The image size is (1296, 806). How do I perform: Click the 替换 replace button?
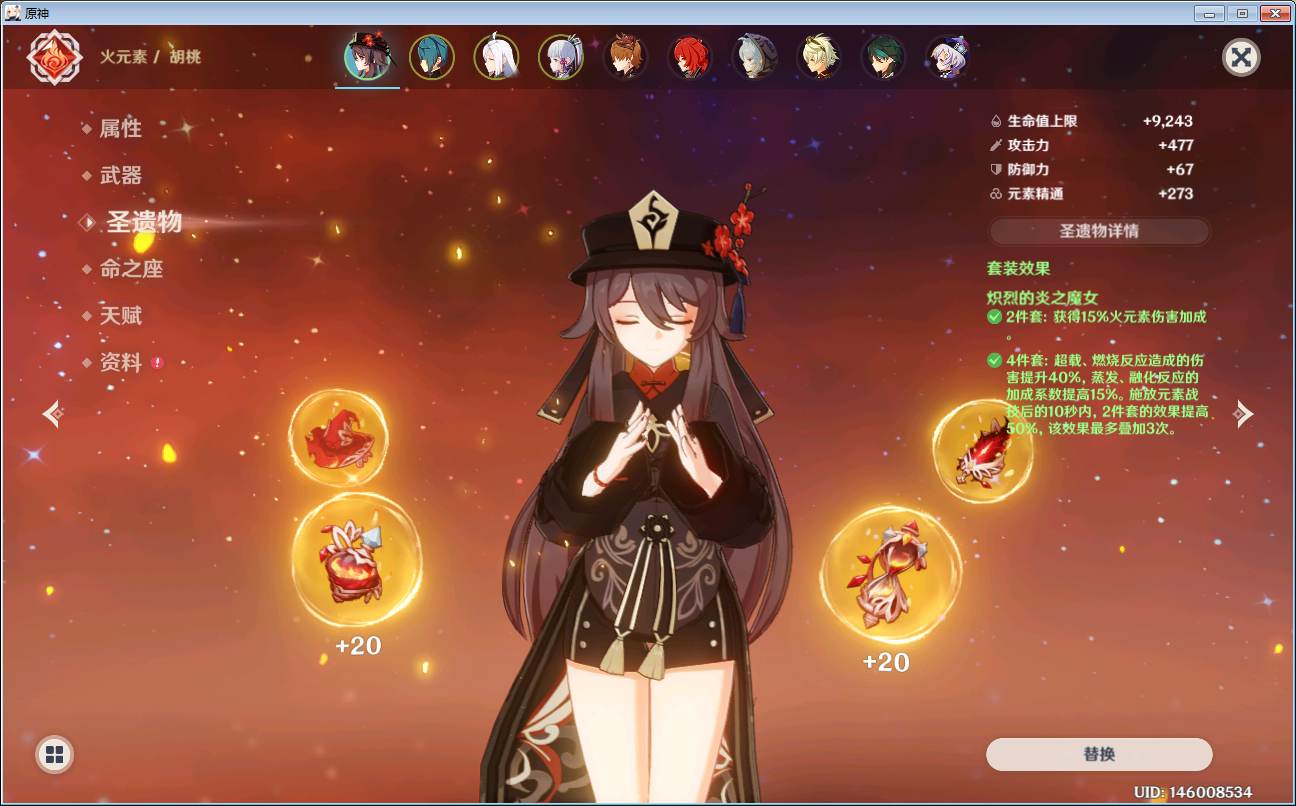(x=1098, y=754)
